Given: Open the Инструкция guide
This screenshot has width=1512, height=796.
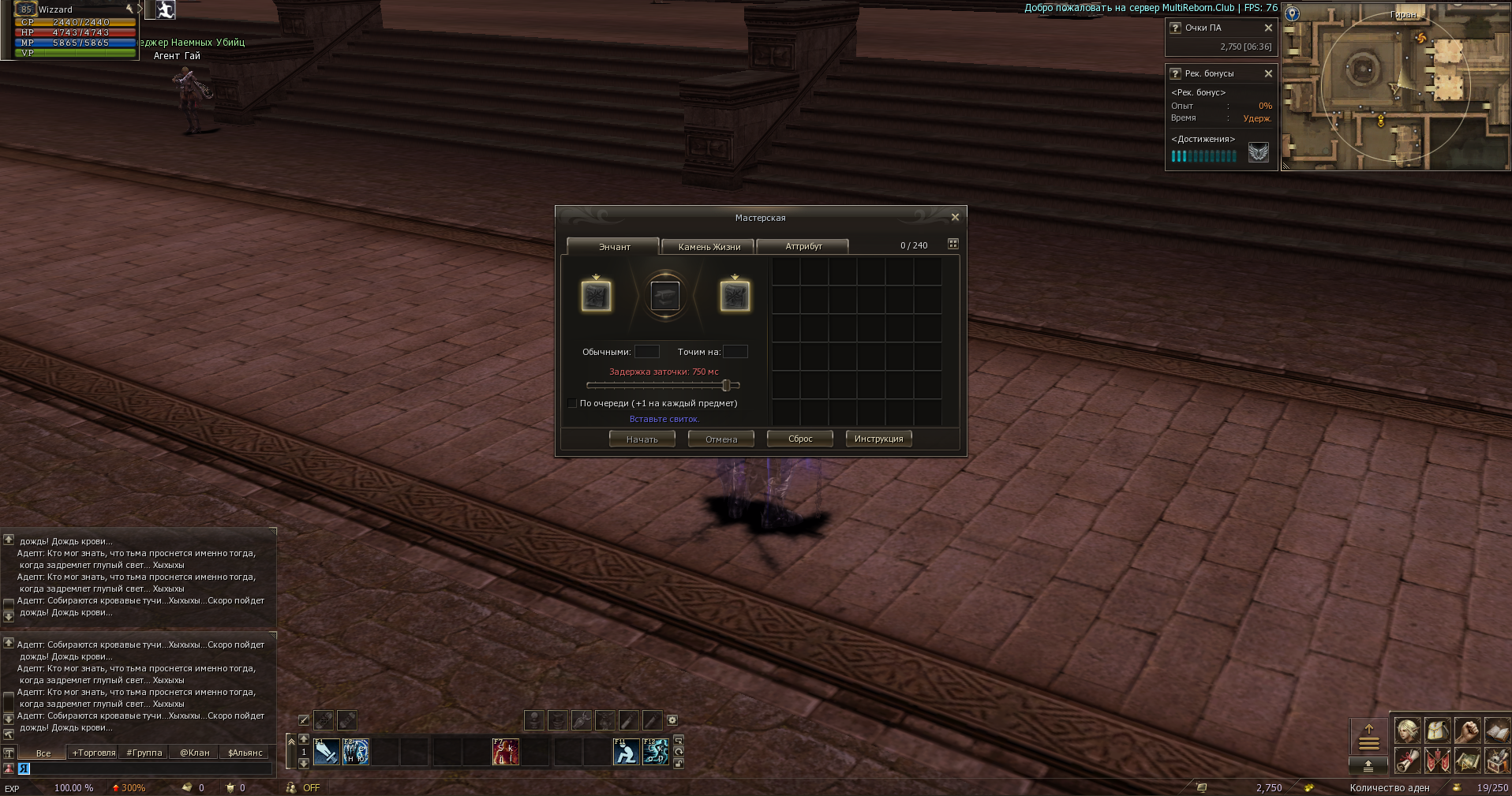Looking at the screenshot, I should coord(878,439).
